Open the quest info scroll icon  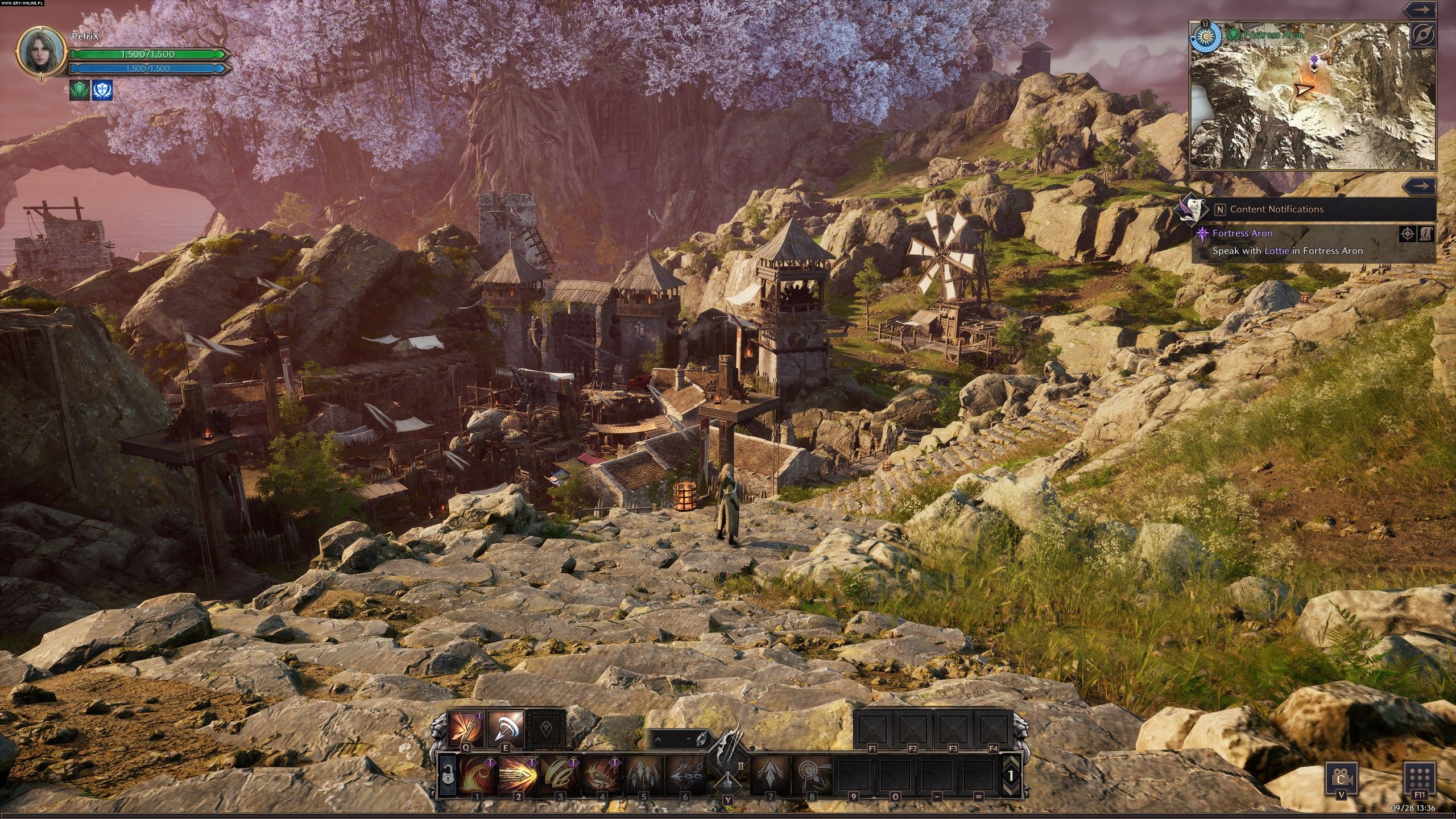pyautogui.click(x=1426, y=233)
